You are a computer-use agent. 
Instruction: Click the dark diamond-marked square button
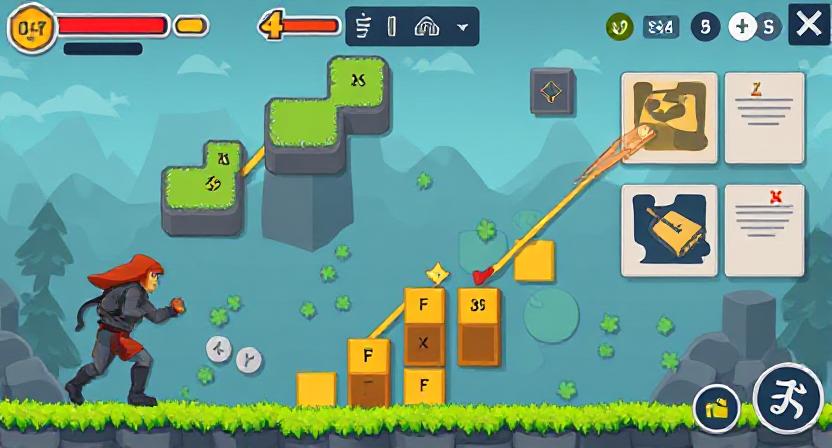click(552, 92)
